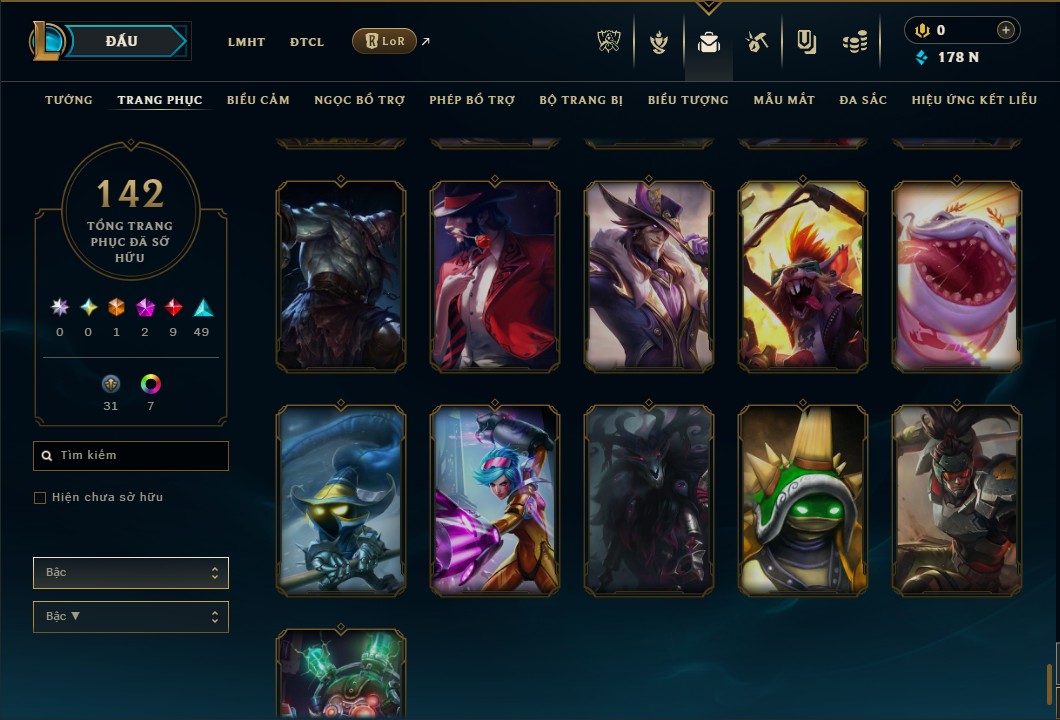
Task: Open the BIỂU TƯỢNG tab
Action: 688,100
